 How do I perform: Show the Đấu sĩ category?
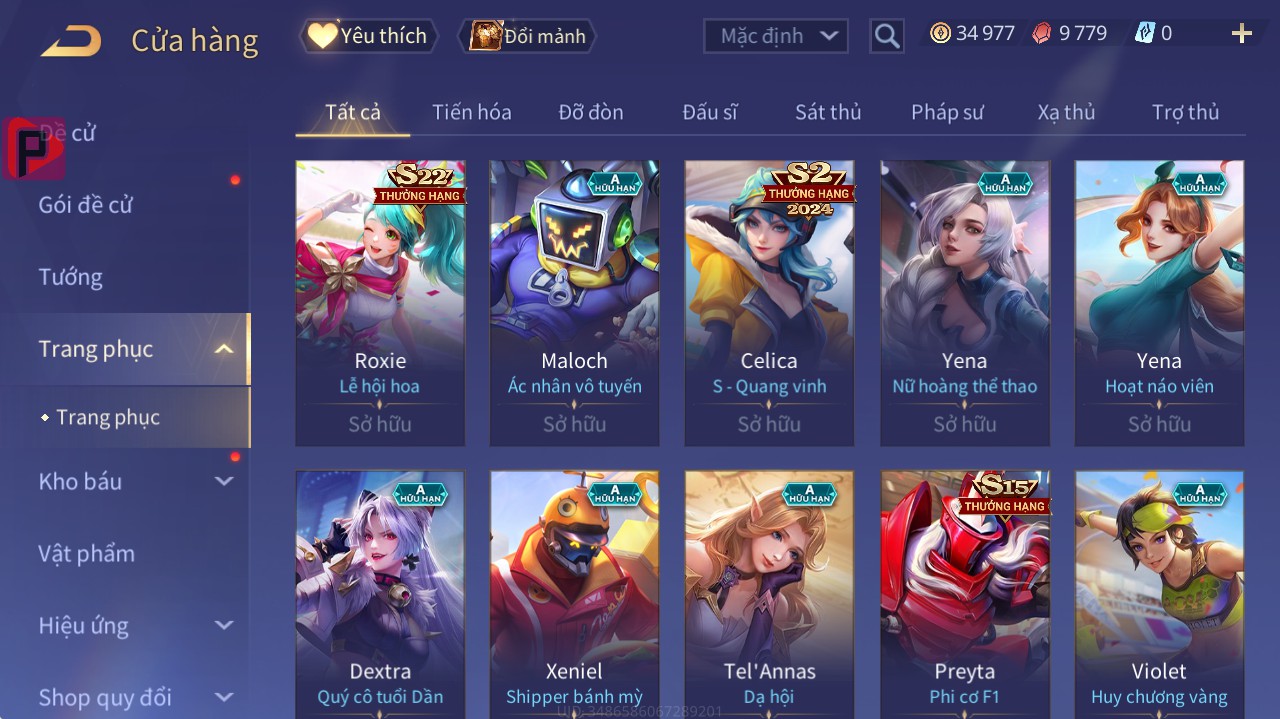coord(709,112)
